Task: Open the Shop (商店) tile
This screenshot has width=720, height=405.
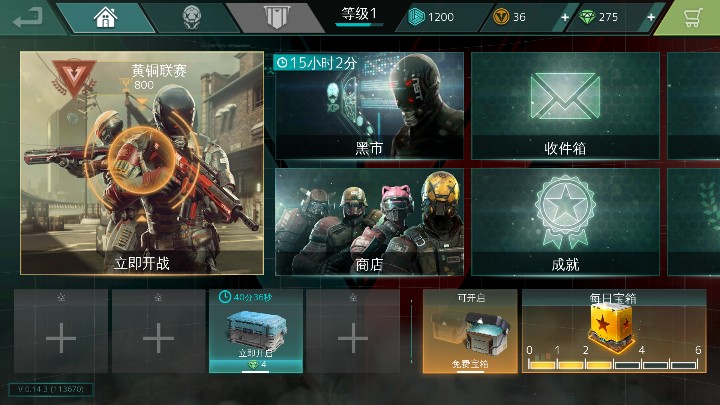Action: click(369, 222)
